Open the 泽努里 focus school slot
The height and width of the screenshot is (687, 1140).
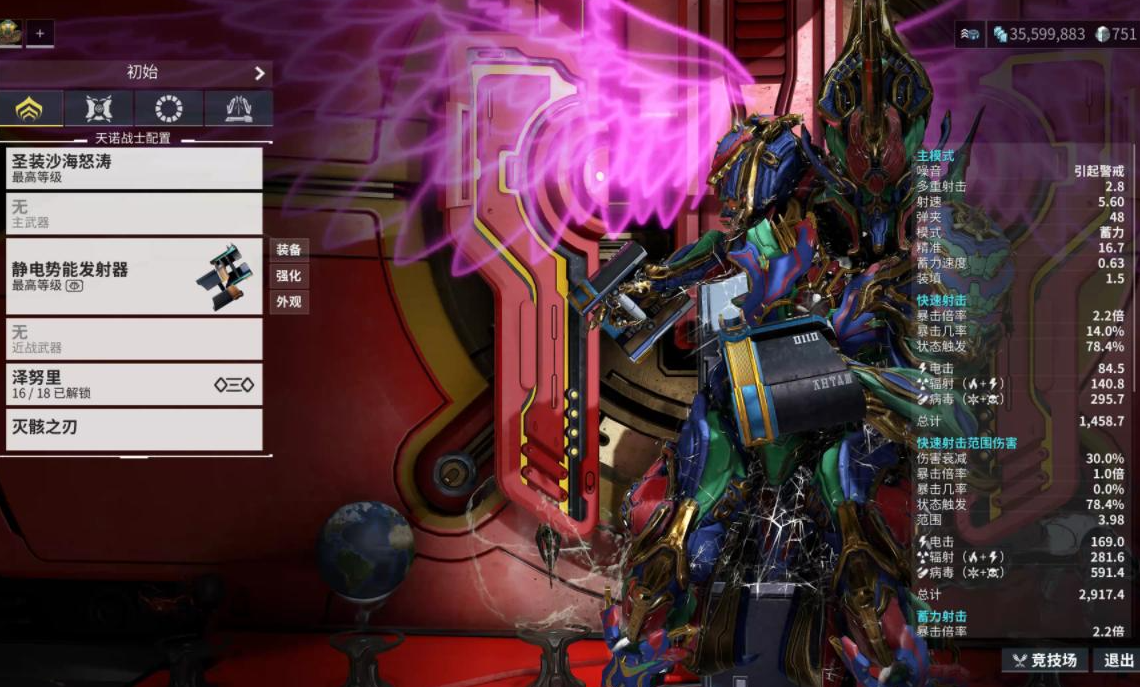pos(134,384)
